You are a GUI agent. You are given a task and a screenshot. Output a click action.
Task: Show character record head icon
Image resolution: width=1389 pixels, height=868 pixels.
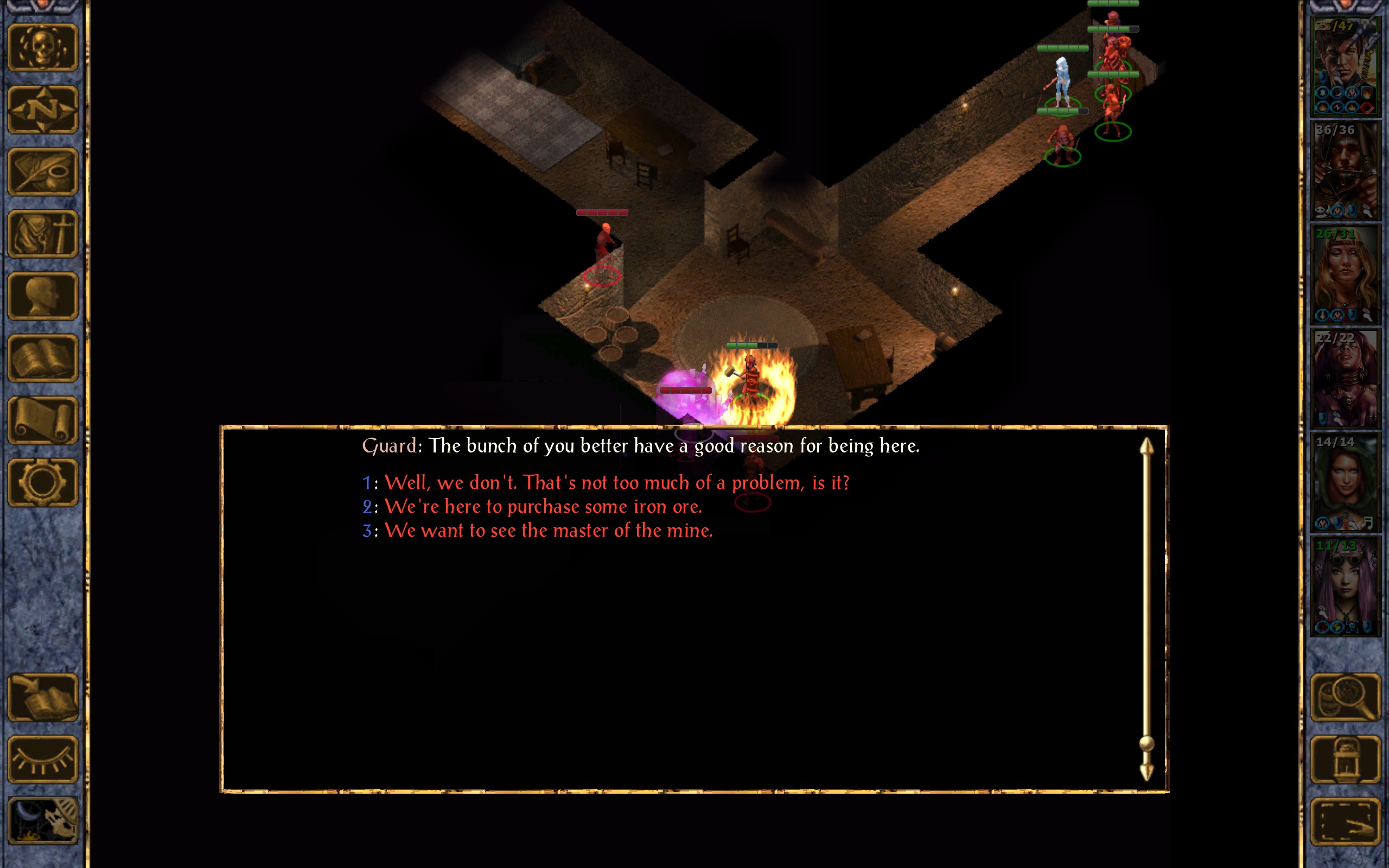tap(43, 296)
